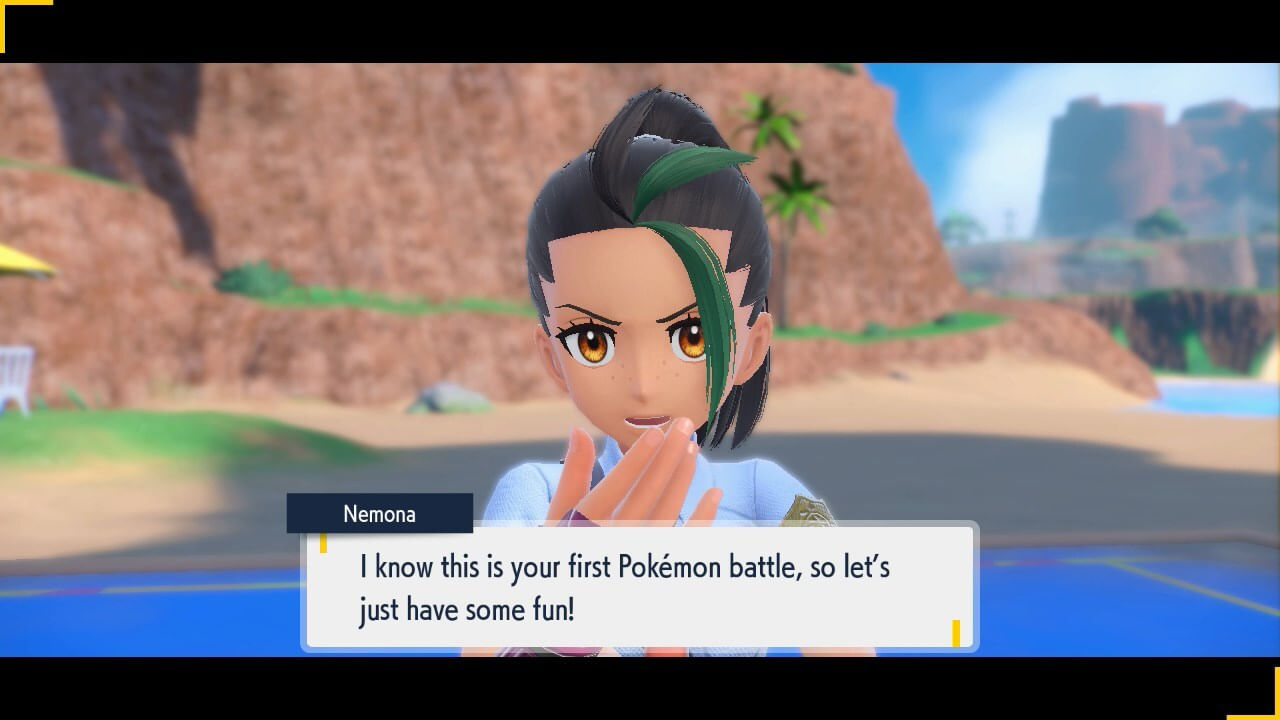The image size is (1280, 720).
Task: Select the yellow tick beside the dialogue text
Action: (x=325, y=545)
